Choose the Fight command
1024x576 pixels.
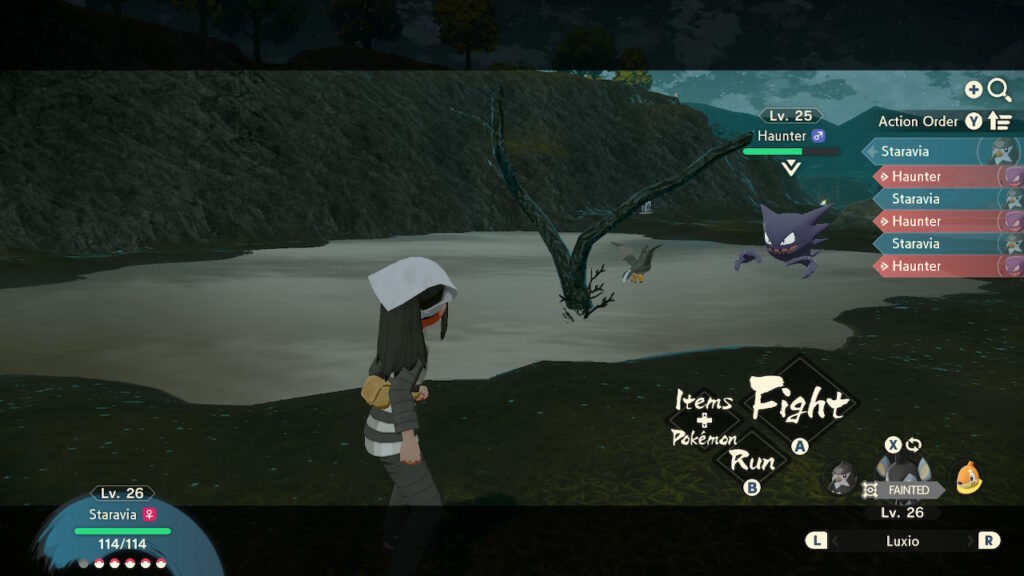pos(799,404)
